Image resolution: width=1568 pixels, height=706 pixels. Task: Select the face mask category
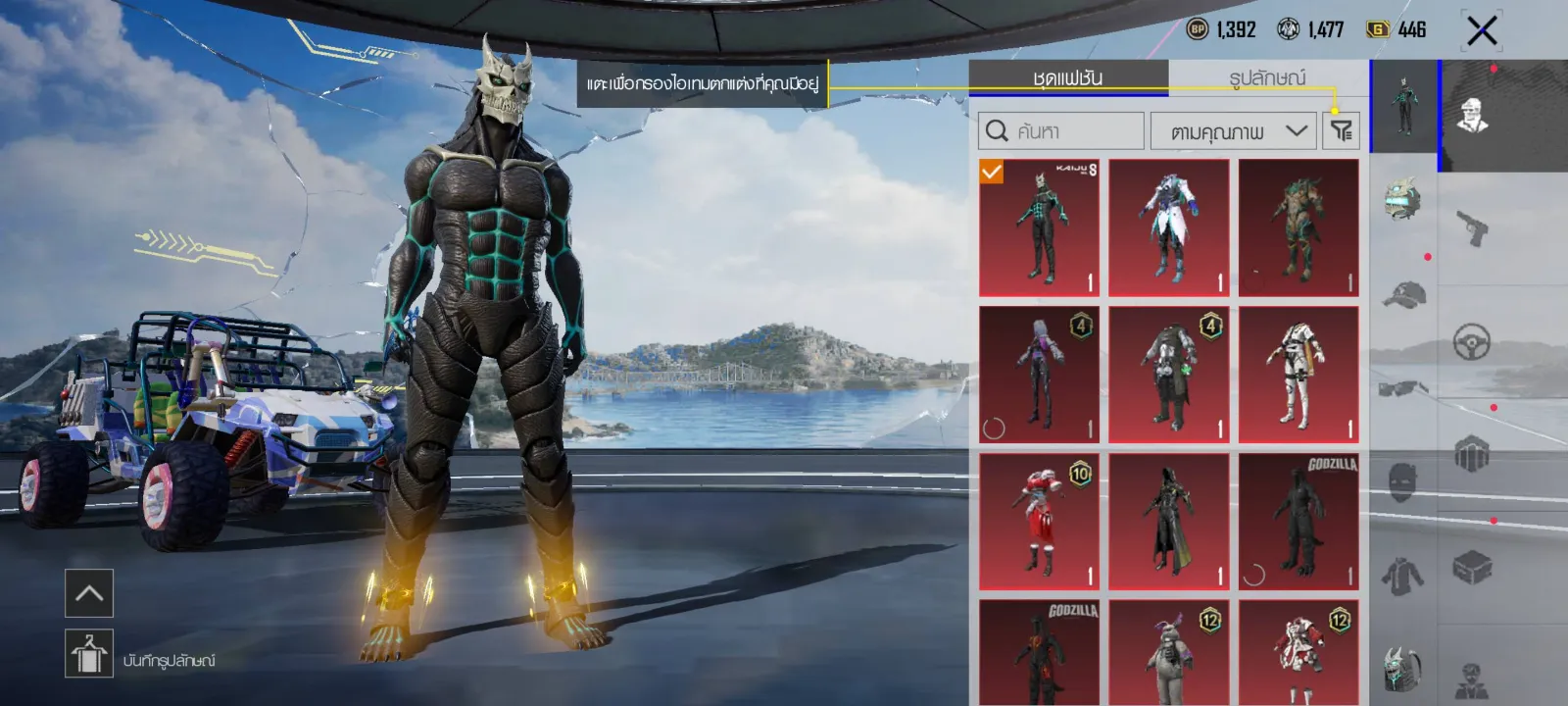tap(1403, 482)
